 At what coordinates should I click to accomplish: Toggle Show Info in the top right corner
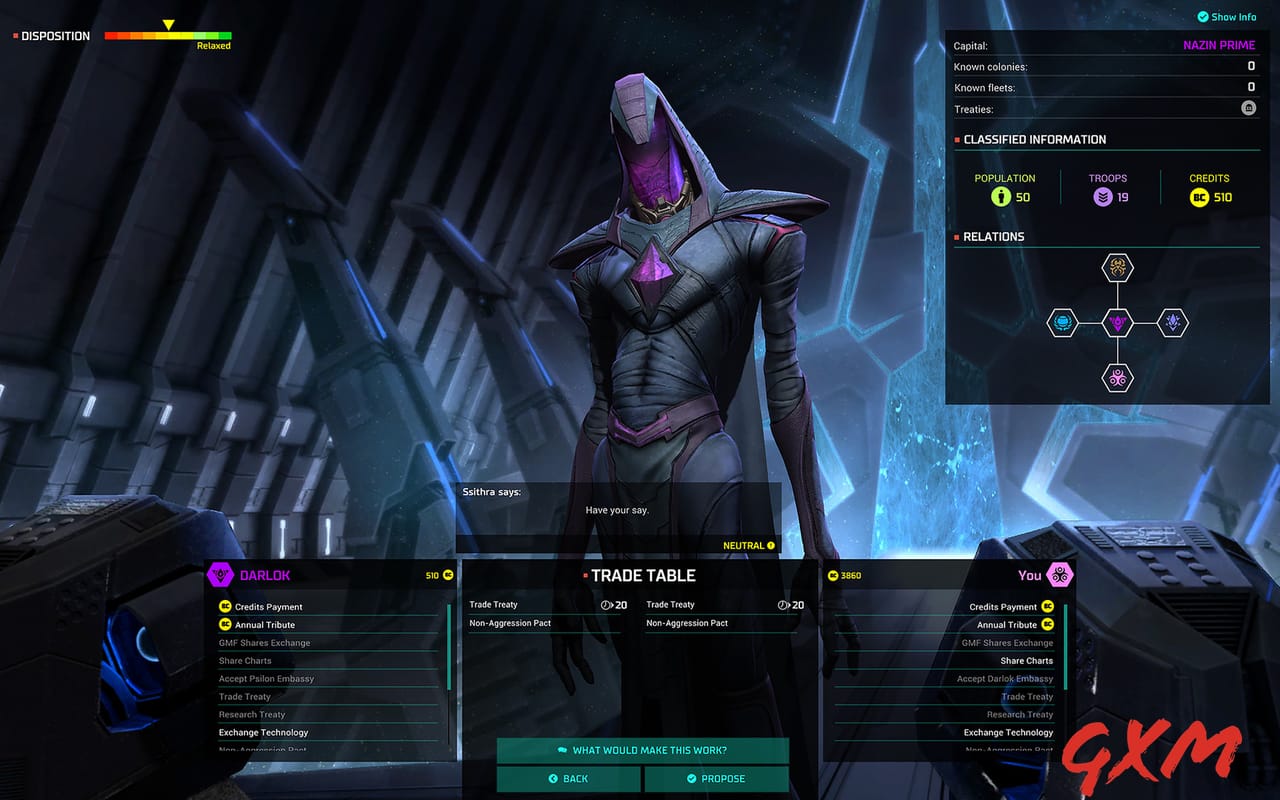click(1226, 16)
